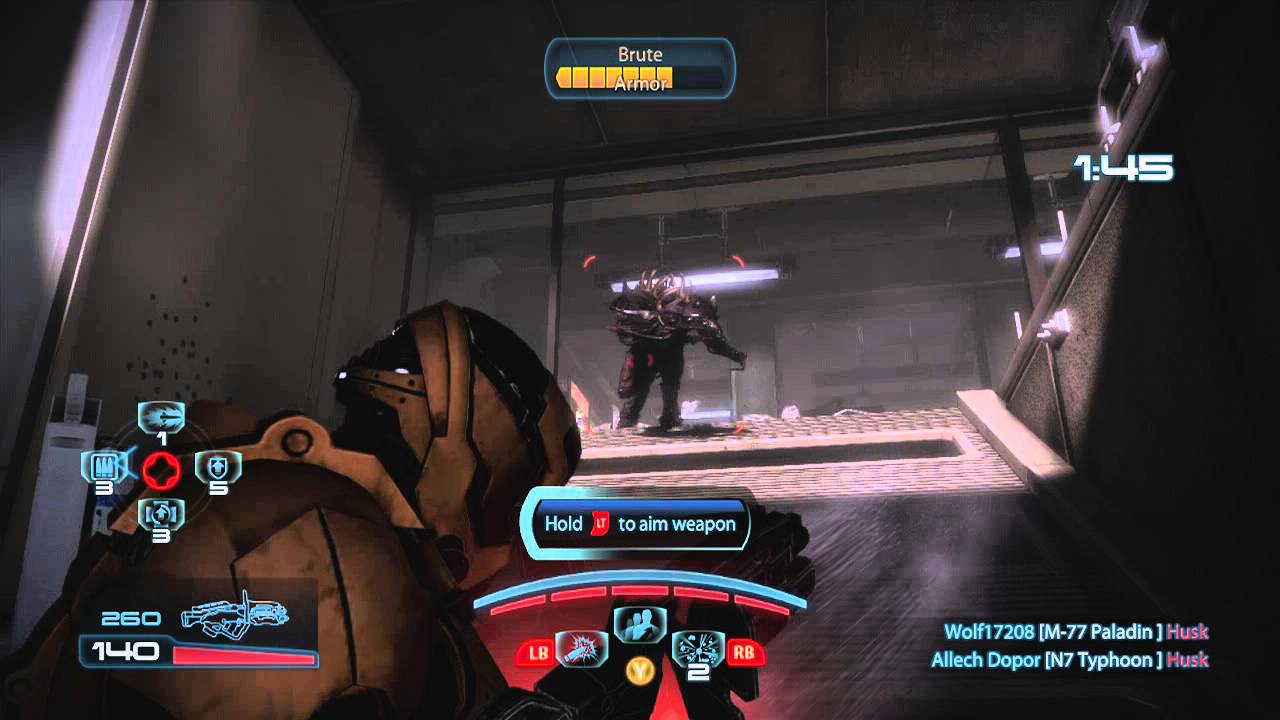Use the cross-shaped arrow pack with count 3

(161, 514)
